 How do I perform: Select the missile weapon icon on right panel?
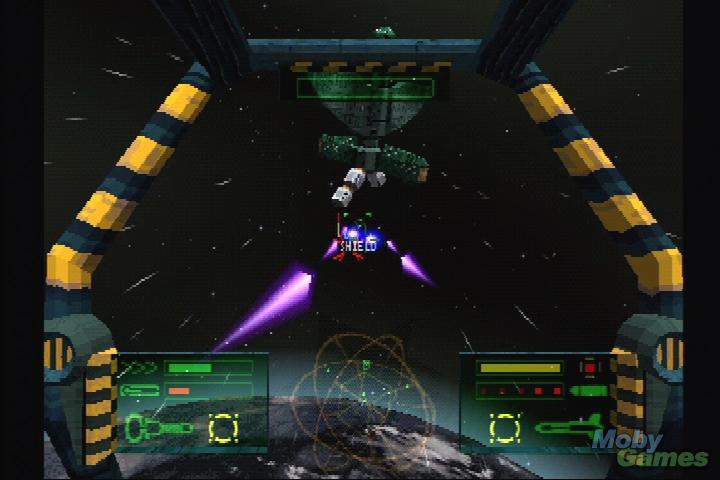pyautogui.click(x=567, y=427)
